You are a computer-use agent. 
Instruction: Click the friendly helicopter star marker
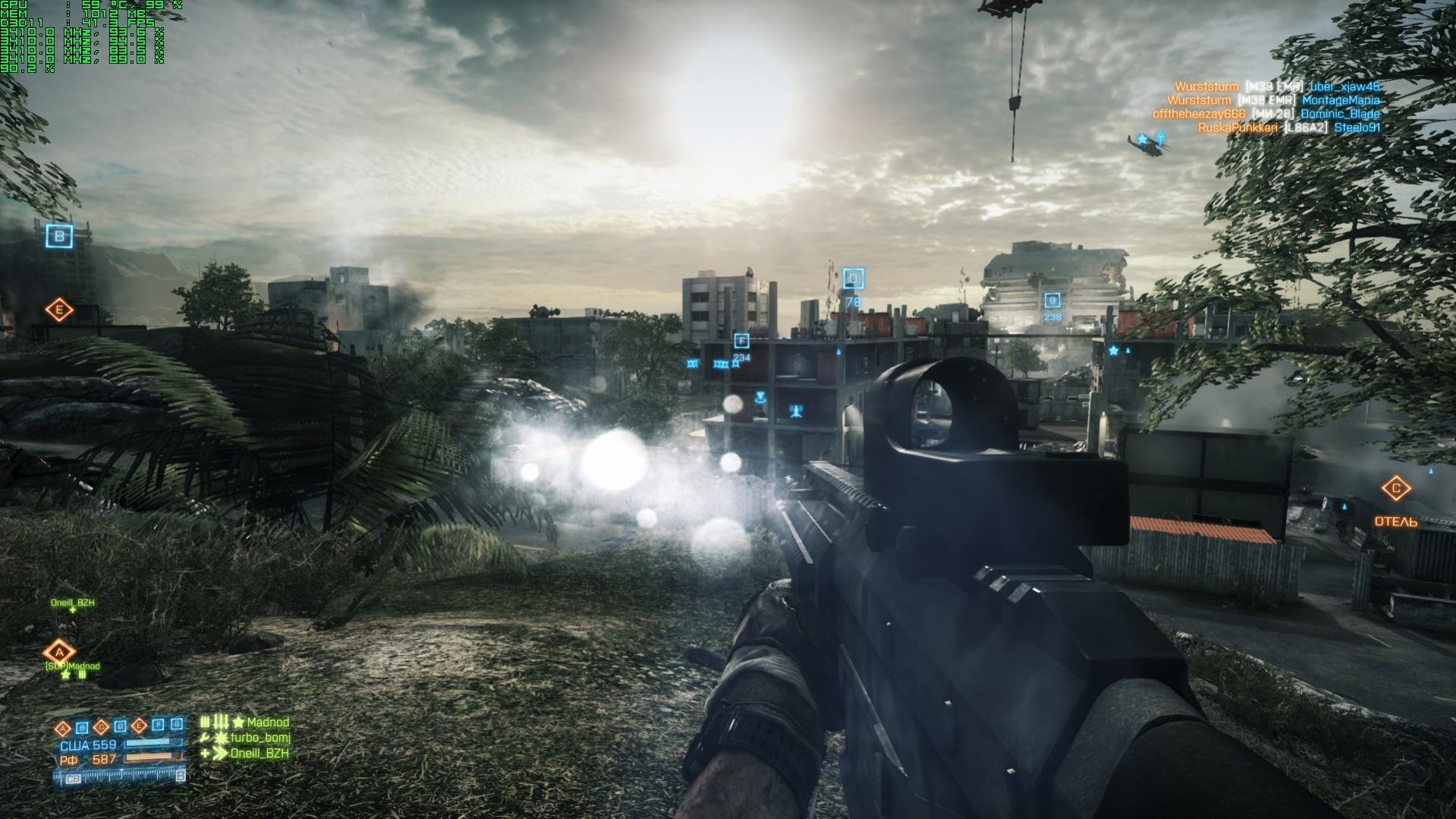(x=1141, y=140)
